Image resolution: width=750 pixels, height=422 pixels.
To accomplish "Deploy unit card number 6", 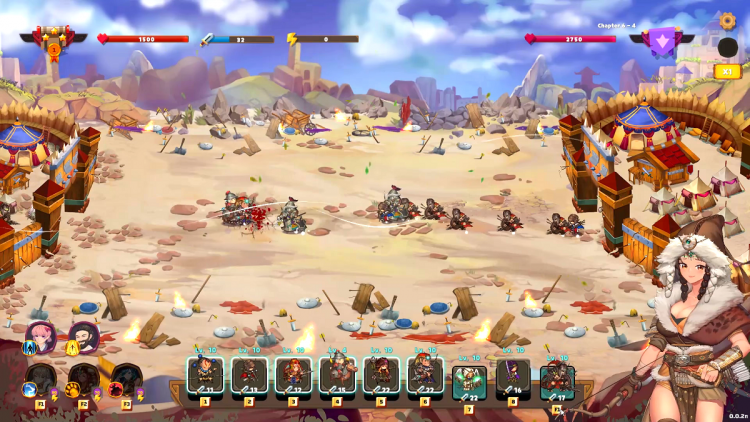I will point(425,376).
